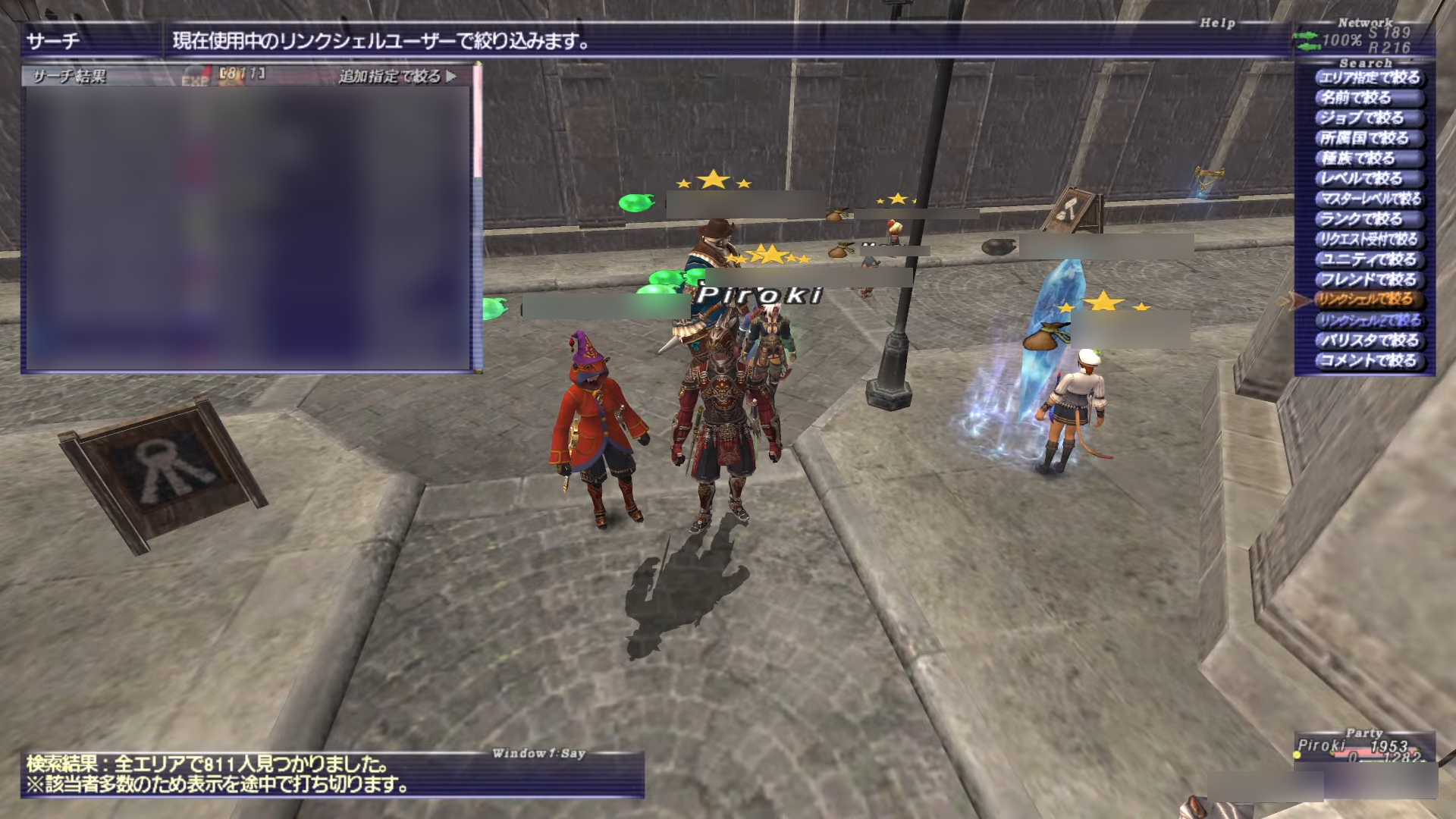This screenshot has height=819, width=1456.
Task: Filter by rank with ランクで絞る
Action: (1362, 219)
